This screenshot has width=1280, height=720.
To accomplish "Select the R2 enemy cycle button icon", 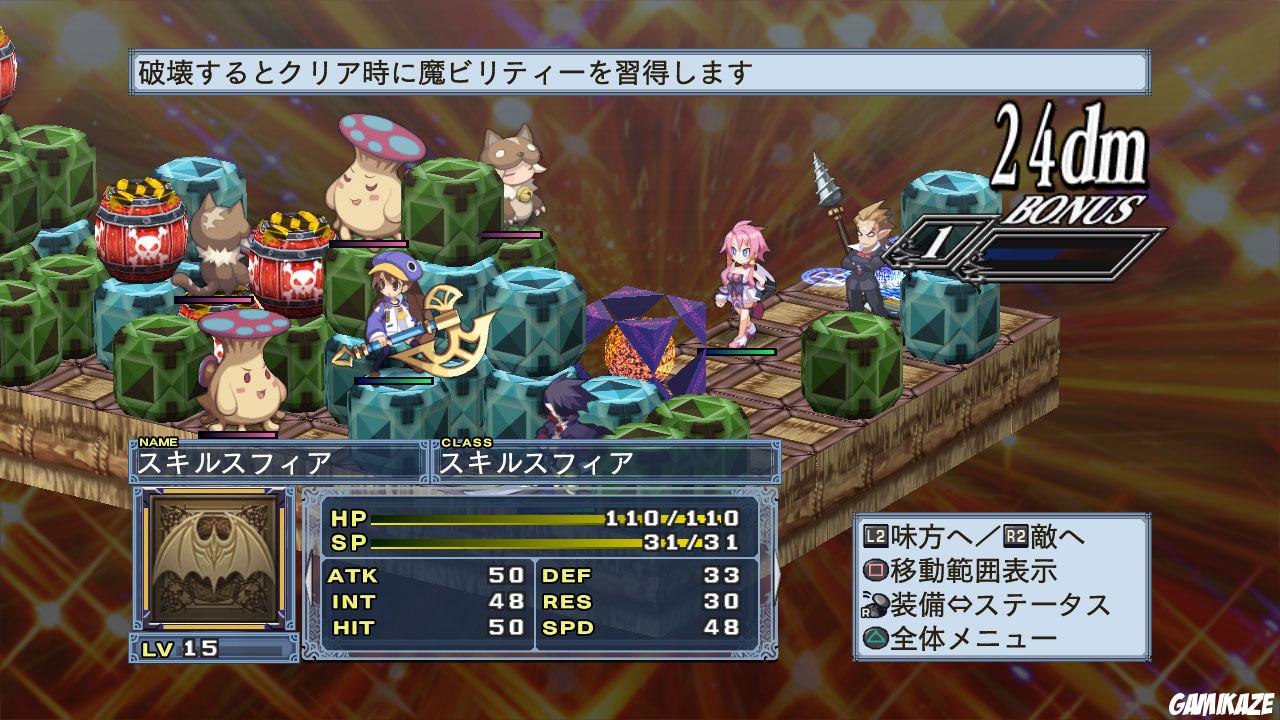I will point(1013,535).
